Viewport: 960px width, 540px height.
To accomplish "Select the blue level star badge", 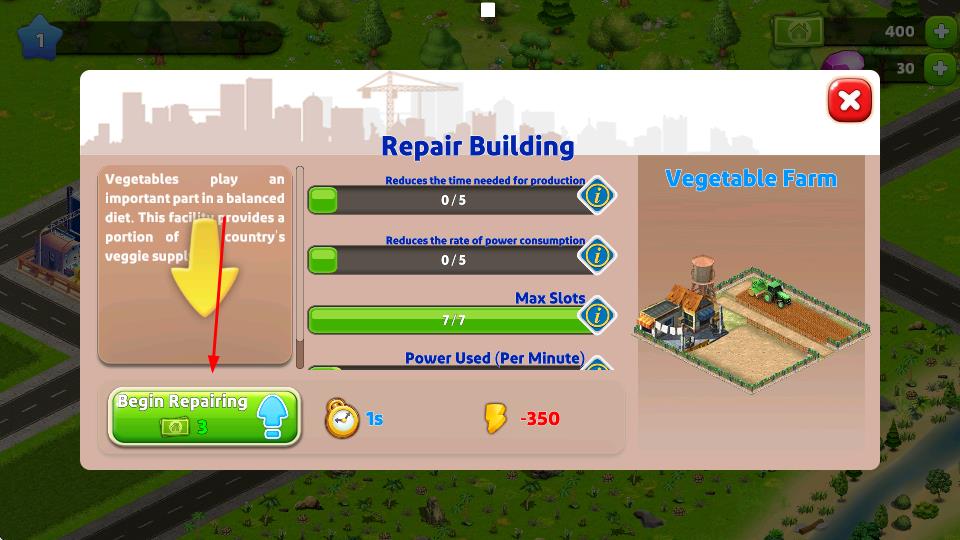I will tap(40, 40).
